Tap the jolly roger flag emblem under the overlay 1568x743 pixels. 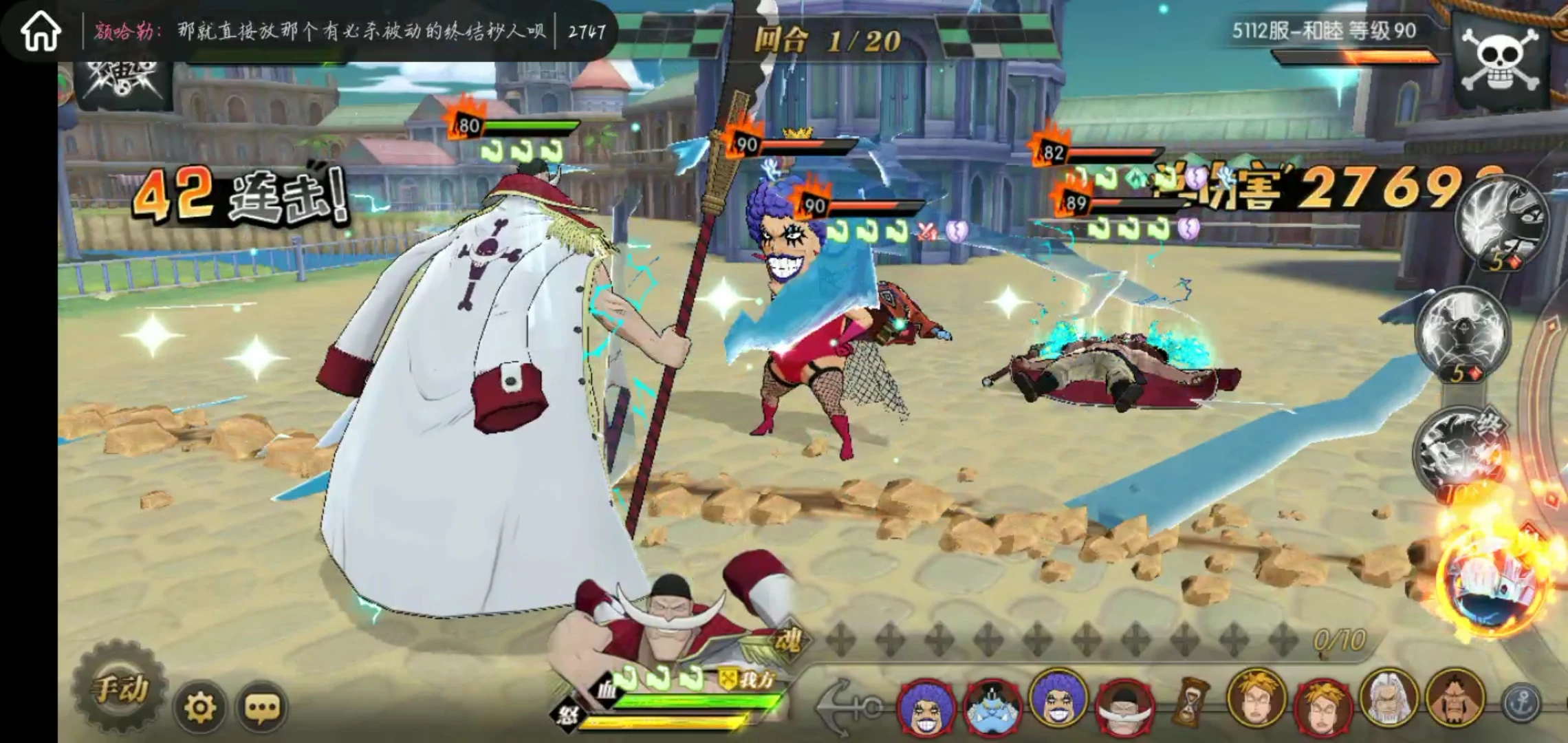point(124,83)
